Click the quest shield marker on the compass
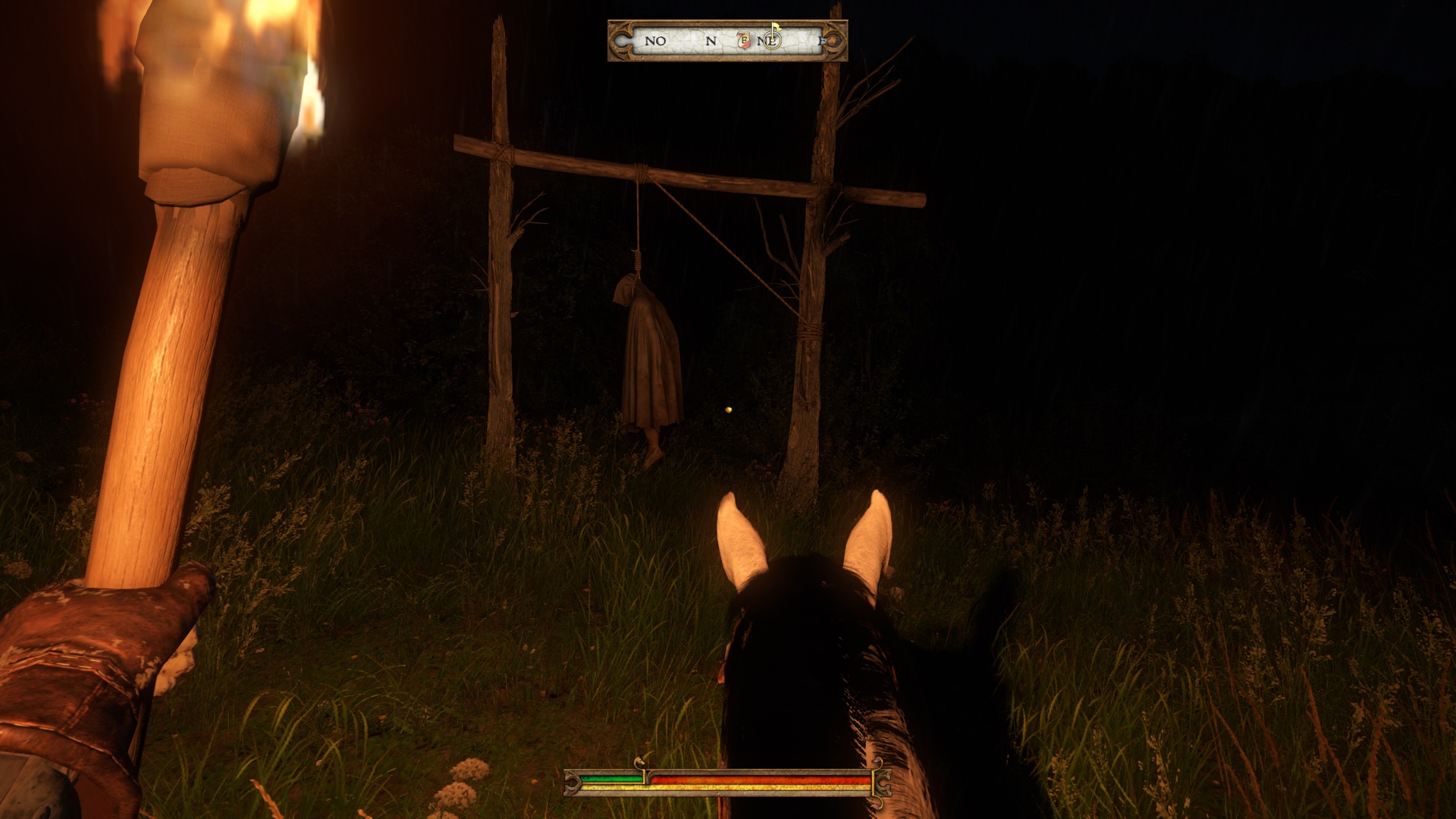Screen dimensions: 1456x819 744,40
